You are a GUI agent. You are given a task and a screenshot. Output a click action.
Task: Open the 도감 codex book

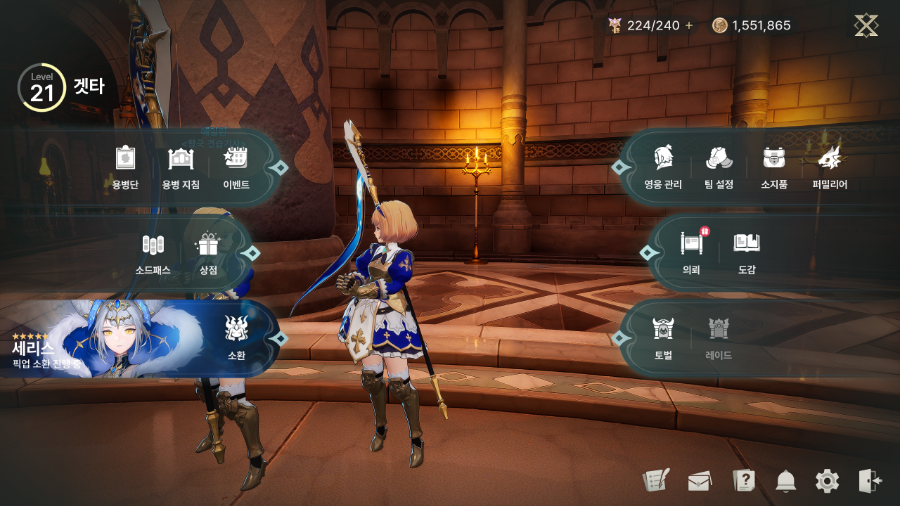coord(747,250)
